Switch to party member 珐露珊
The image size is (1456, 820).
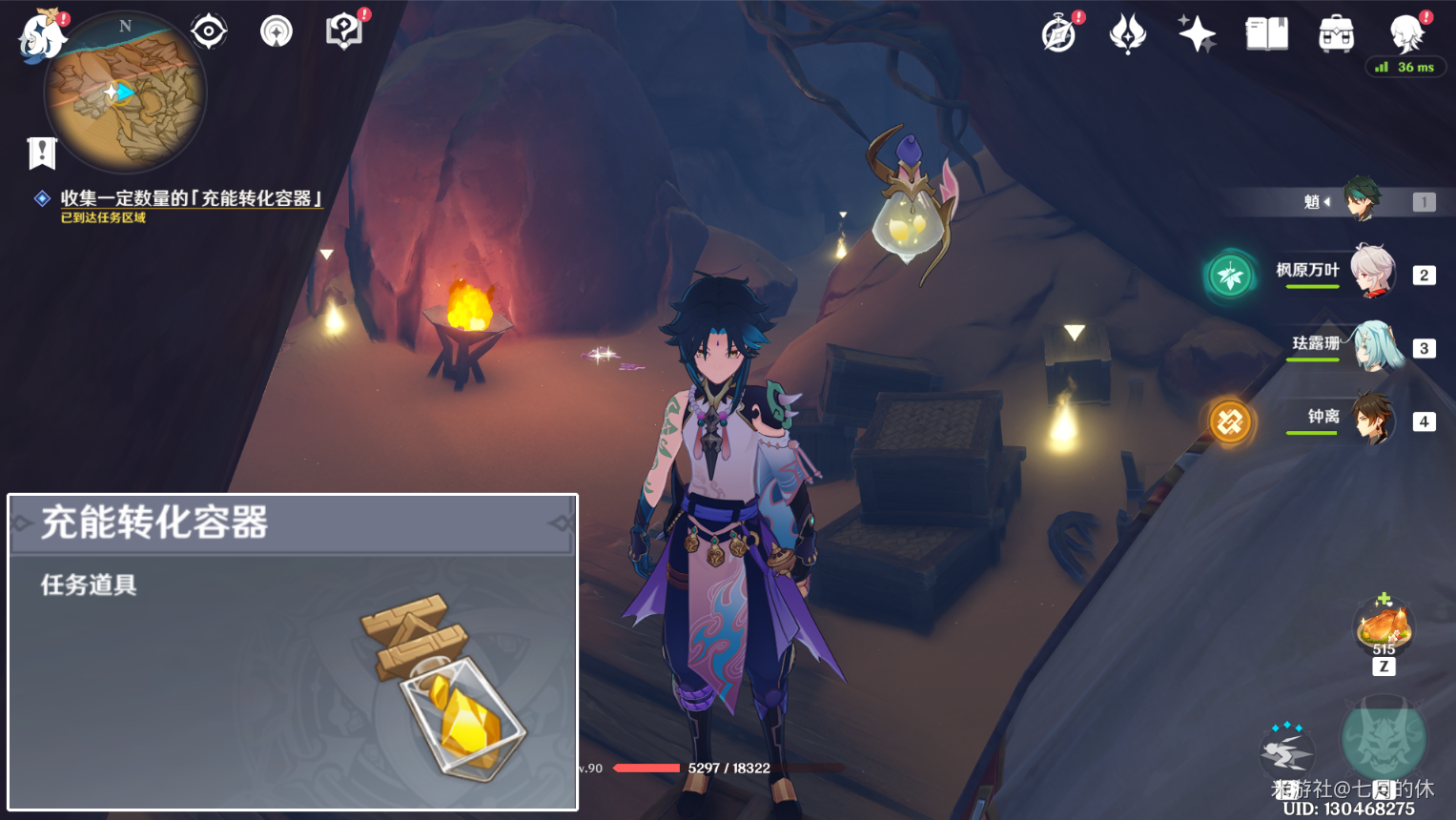tap(1373, 346)
